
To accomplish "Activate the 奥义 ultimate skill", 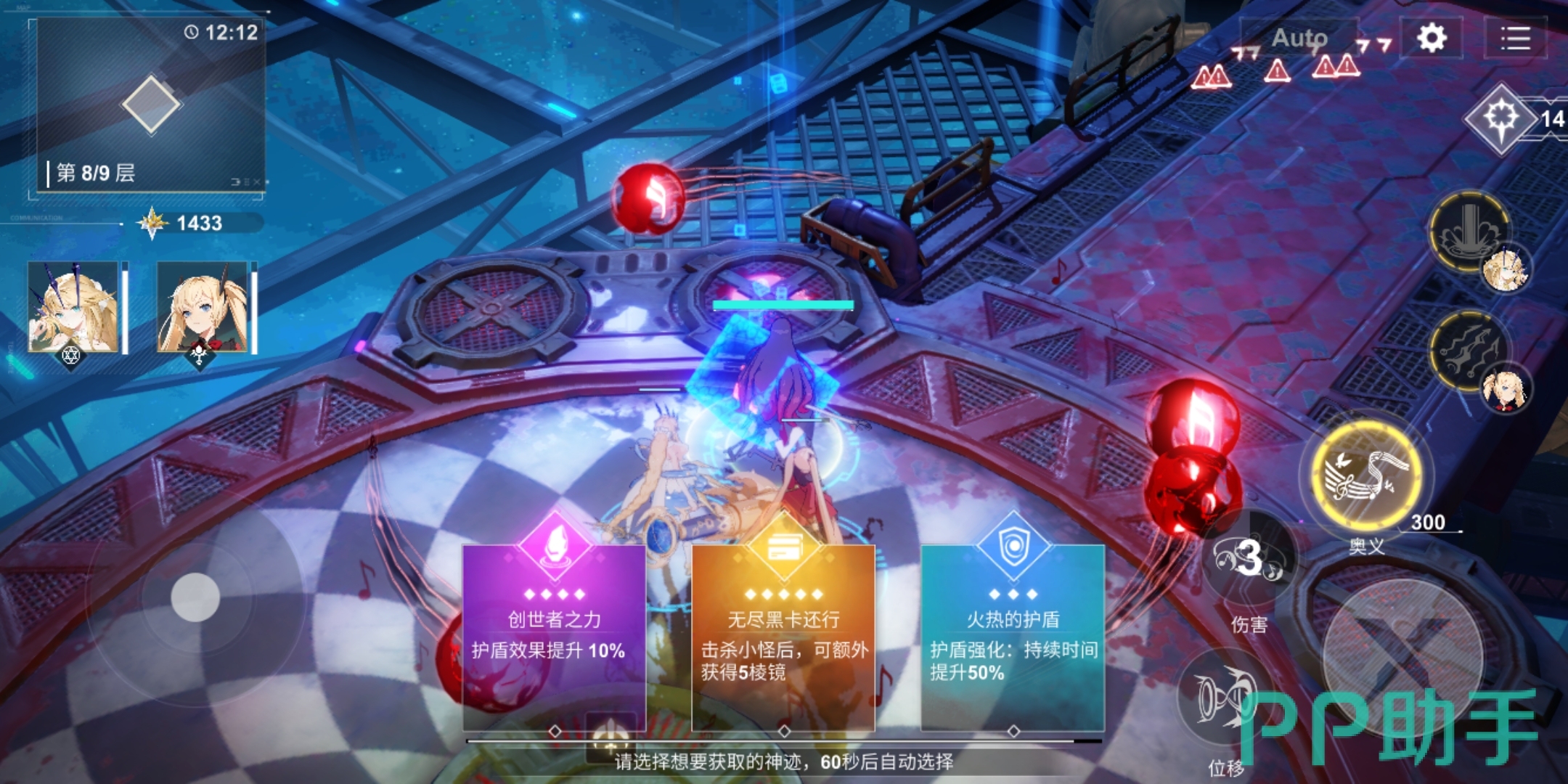I will [1366, 475].
